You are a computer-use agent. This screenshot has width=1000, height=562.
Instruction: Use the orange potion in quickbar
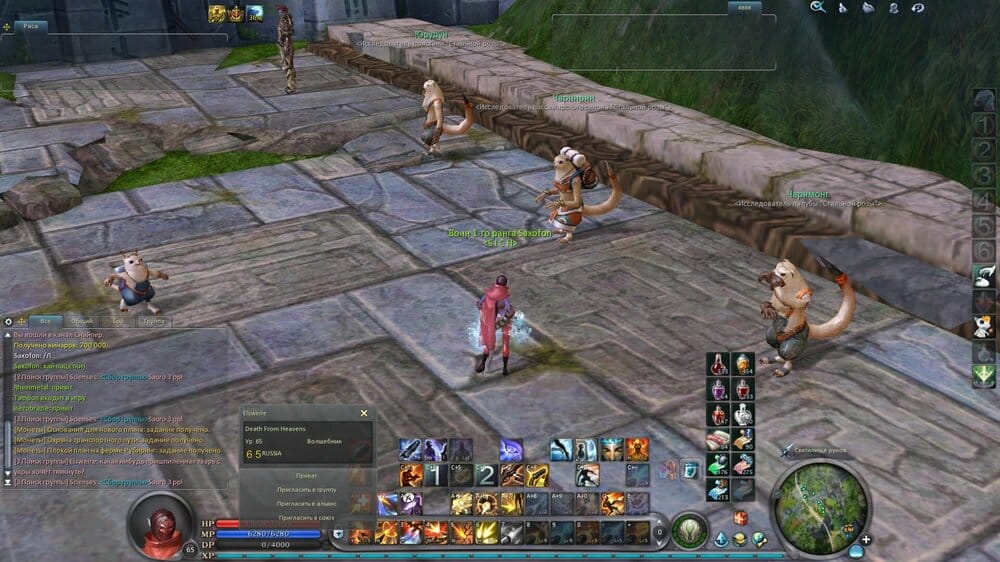742,364
